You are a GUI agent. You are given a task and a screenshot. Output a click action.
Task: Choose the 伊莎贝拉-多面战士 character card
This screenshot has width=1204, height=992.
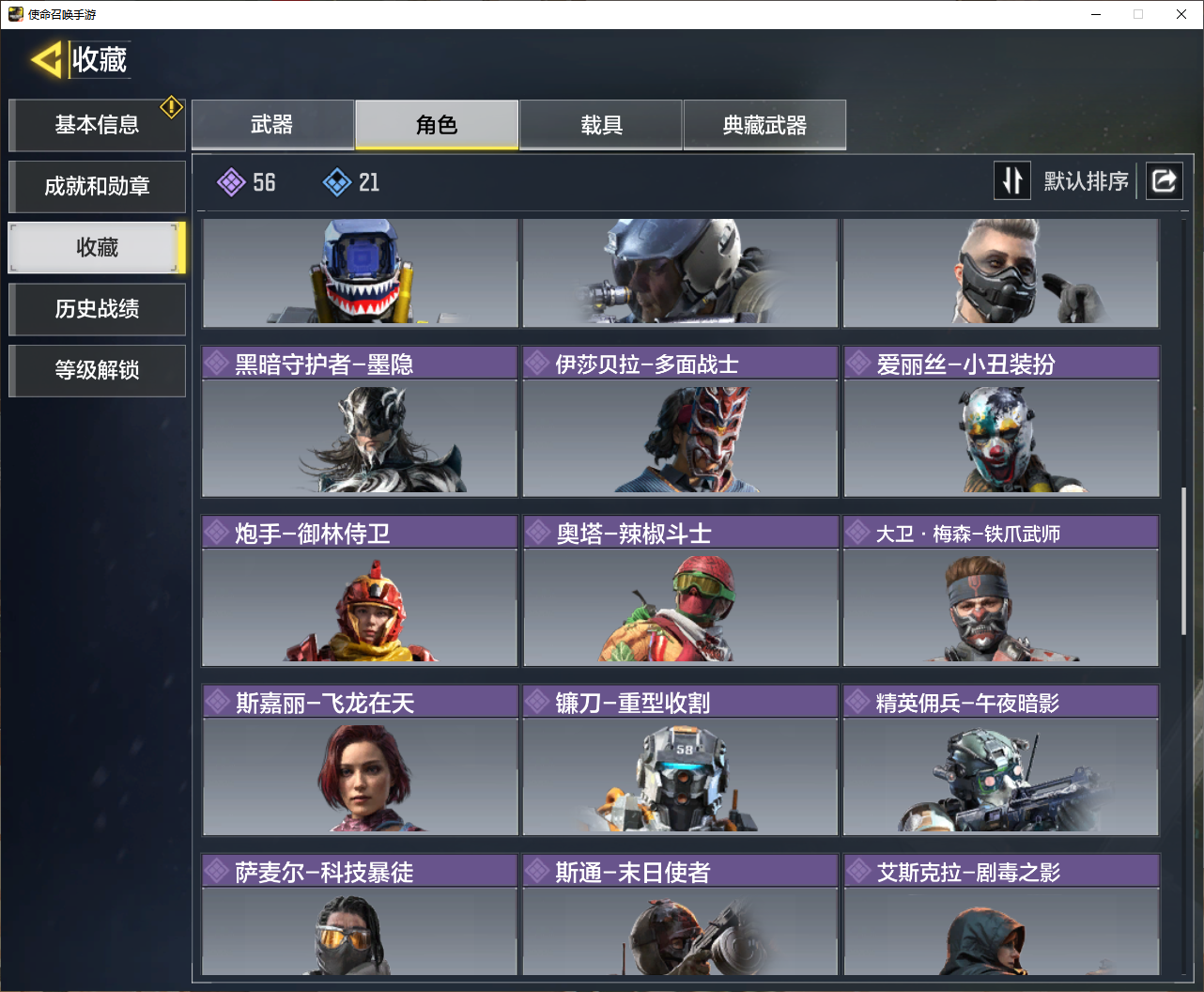tap(680, 423)
